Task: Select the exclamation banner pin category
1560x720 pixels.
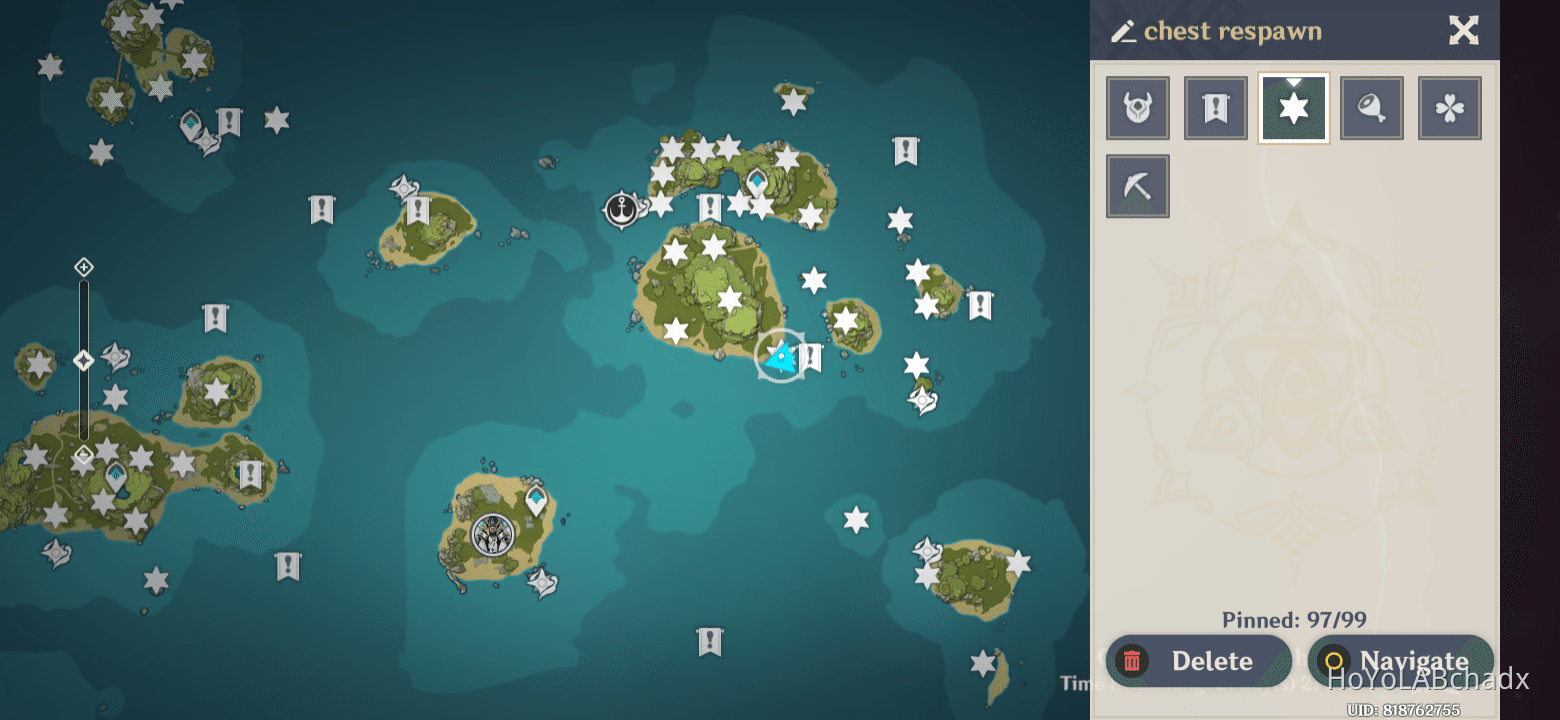Action: pos(1215,107)
